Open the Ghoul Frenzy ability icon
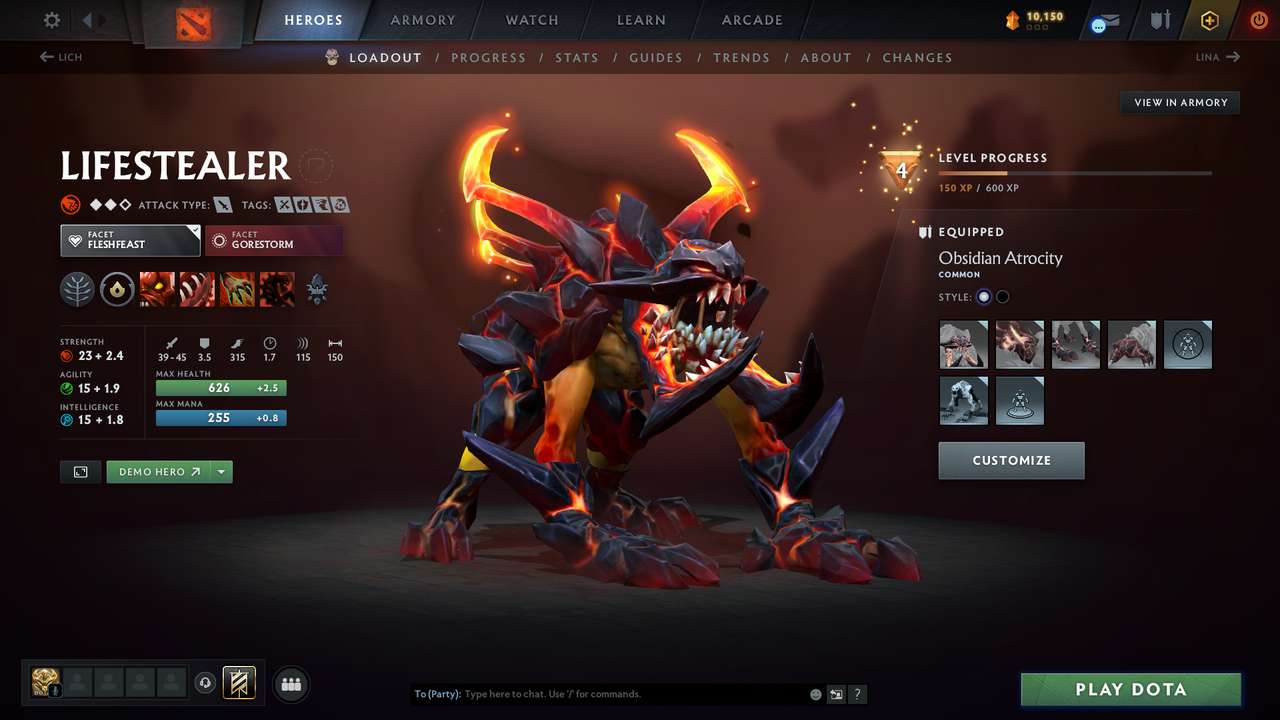The image size is (1280, 720). coord(236,290)
